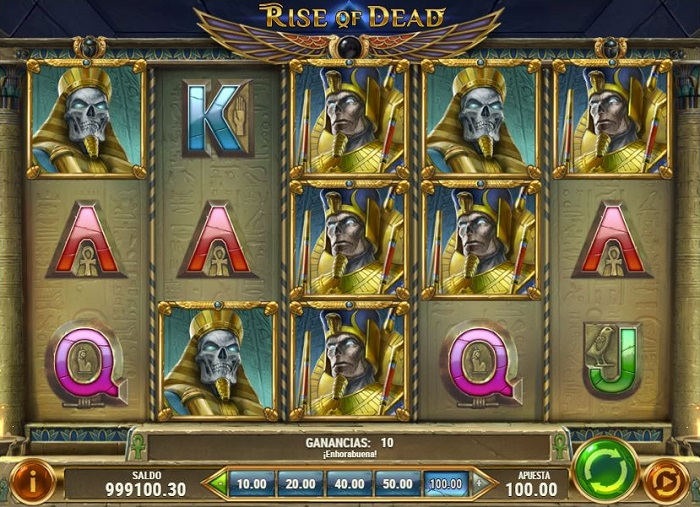Activate the orange autoplay button
Screen dimensions: 700x507
(x=665, y=482)
